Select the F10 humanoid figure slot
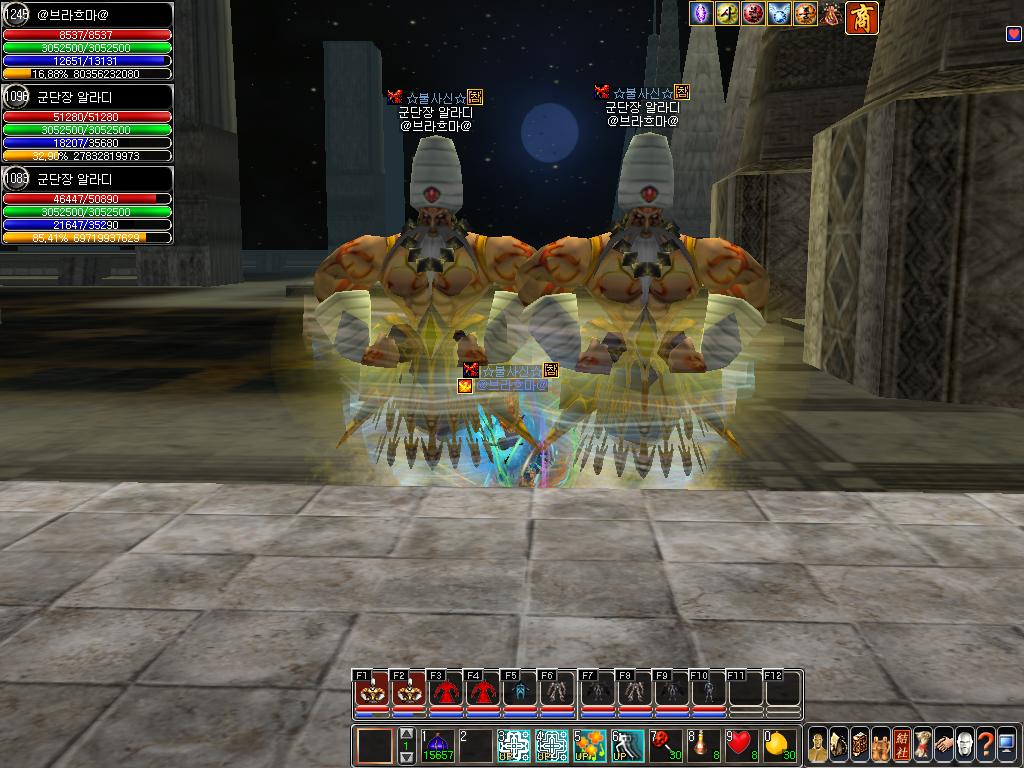Viewport: 1024px width, 768px height. 707,692
